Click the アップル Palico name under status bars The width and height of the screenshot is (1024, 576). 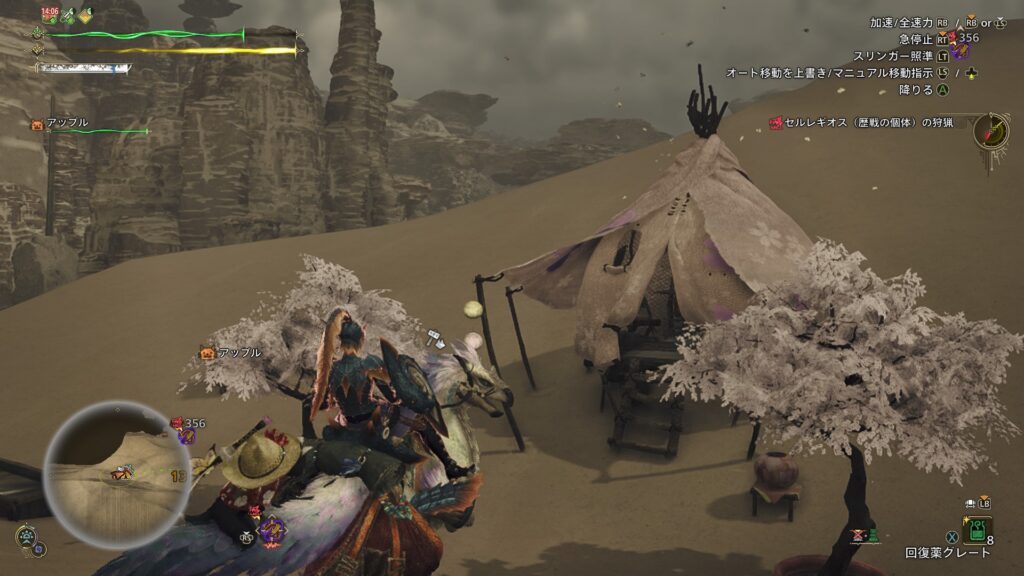(x=68, y=123)
